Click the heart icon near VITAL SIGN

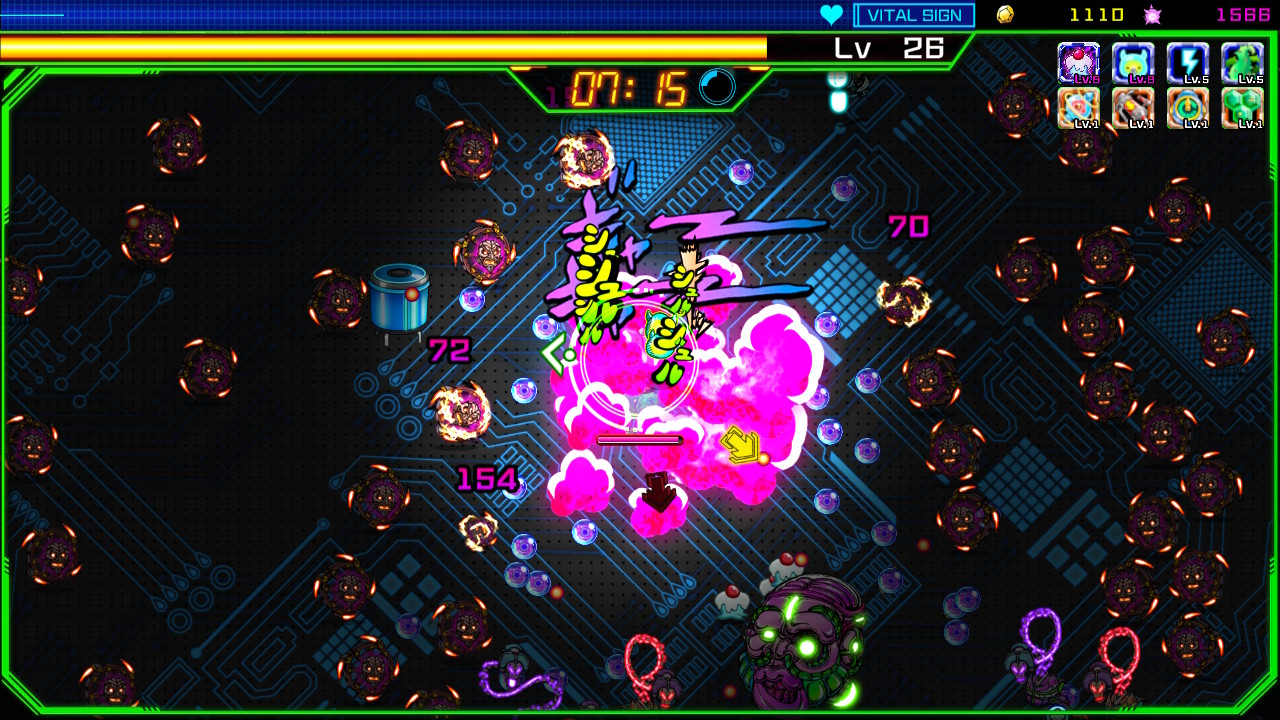[832, 14]
